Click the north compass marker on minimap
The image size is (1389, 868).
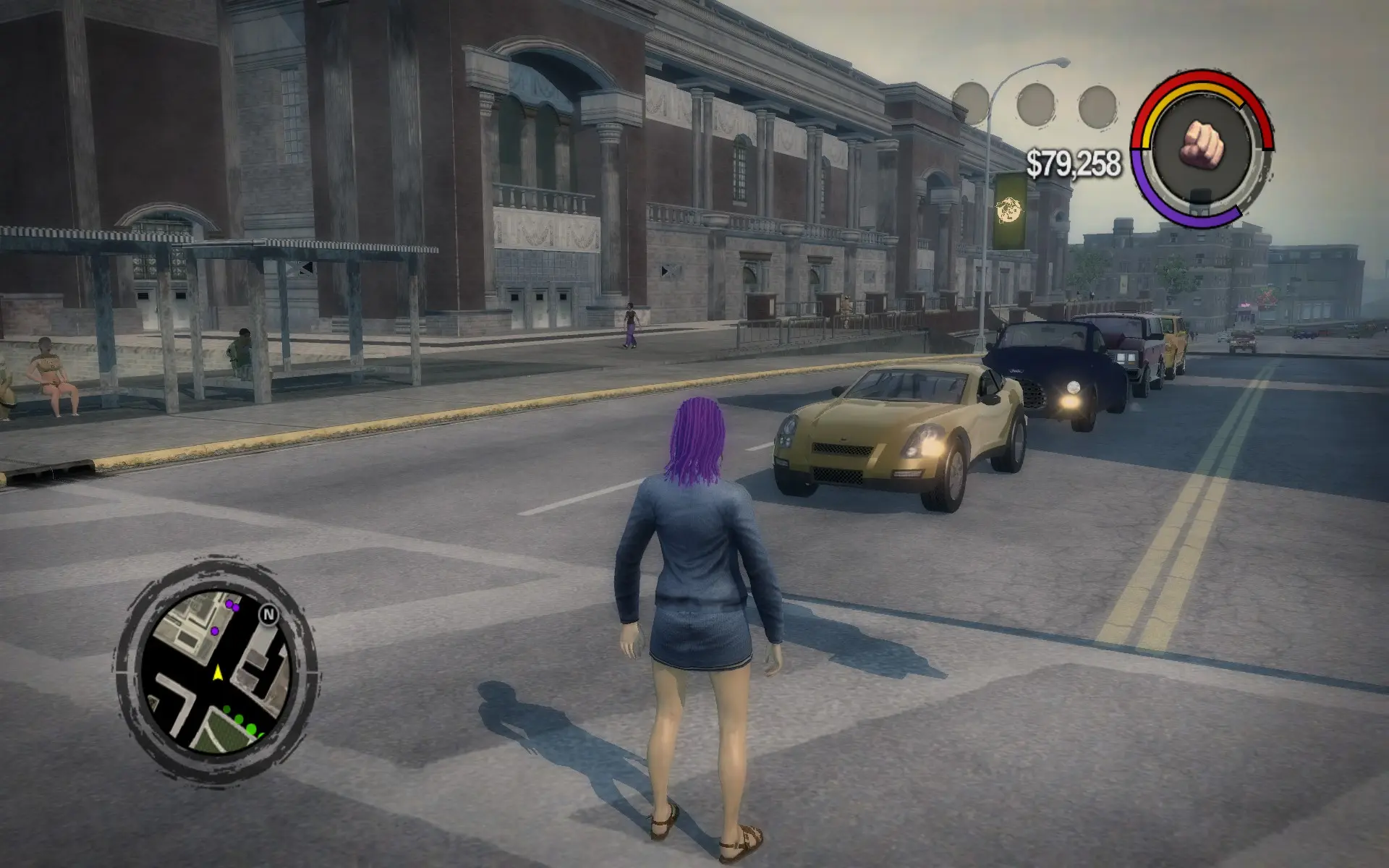click(x=269, y=615)
